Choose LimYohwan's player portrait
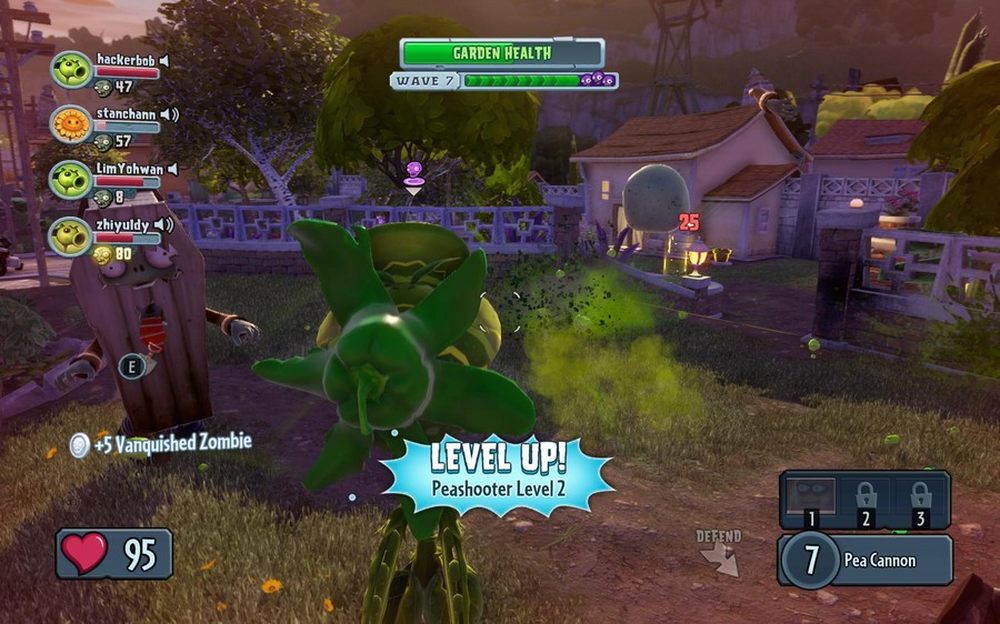The height and width of the screenshot is (624, 1000). point(71,180)
